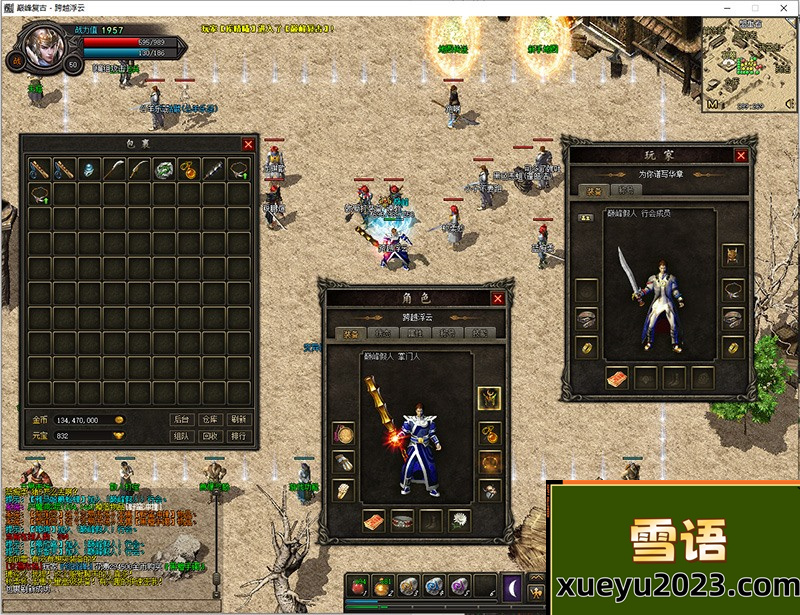Select the blue gem ring in bag

click(x=89, y=169)
